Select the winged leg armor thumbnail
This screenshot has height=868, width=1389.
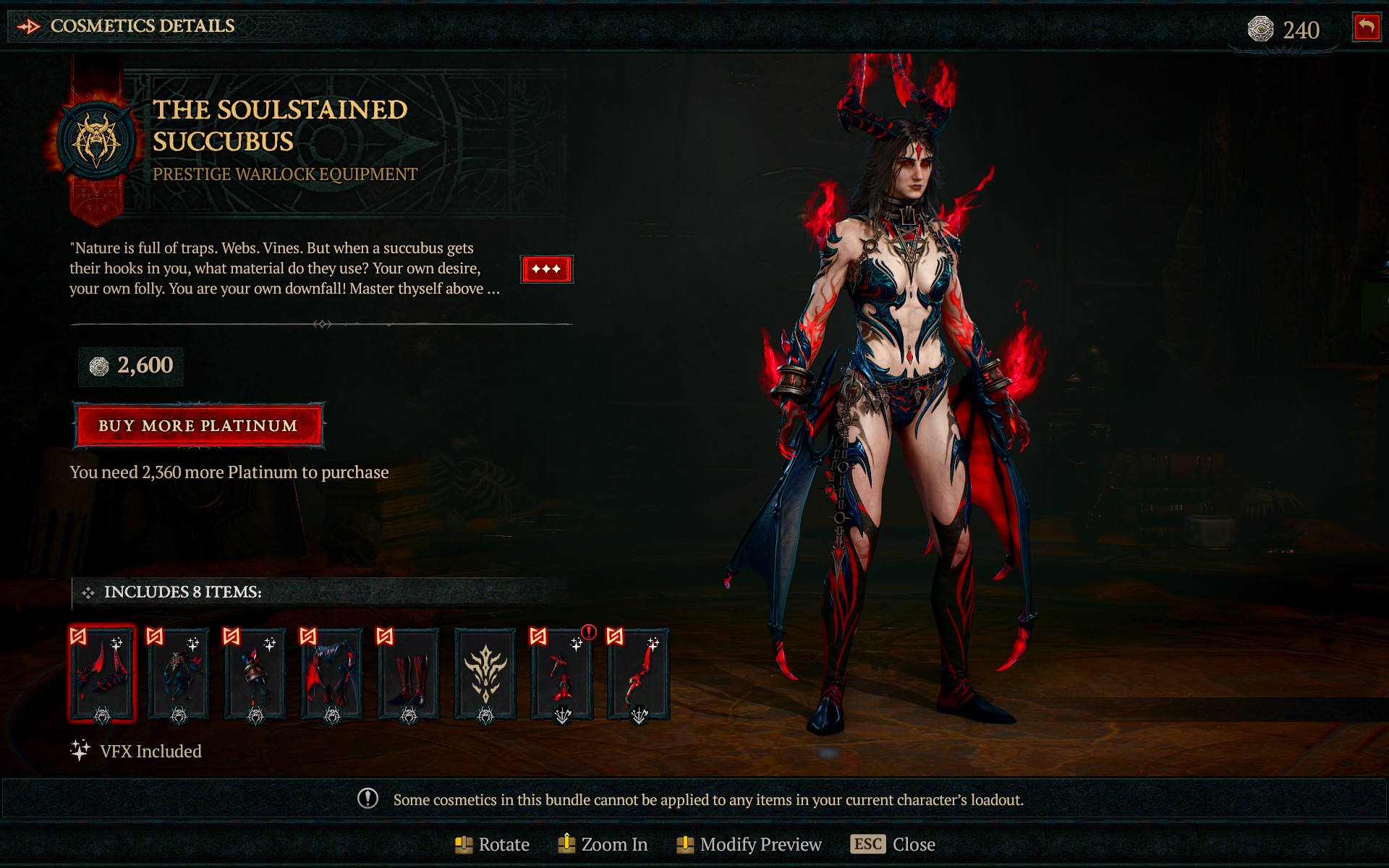(332, 674)
